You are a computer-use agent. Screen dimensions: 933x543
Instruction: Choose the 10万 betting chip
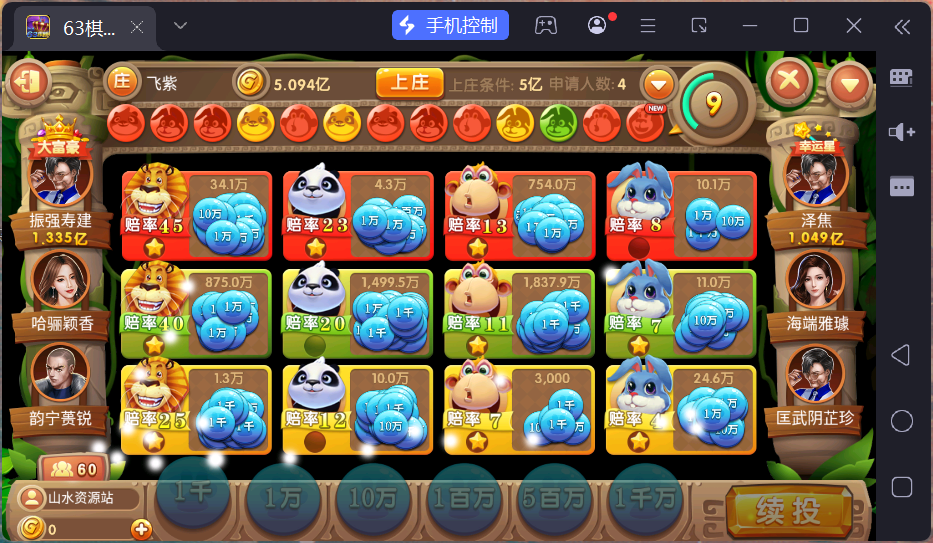pos(373,497)
